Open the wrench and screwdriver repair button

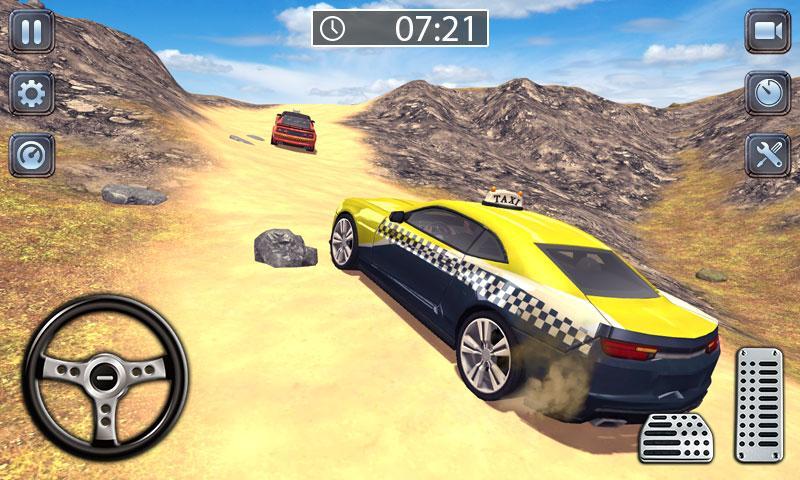click(767, 155)
